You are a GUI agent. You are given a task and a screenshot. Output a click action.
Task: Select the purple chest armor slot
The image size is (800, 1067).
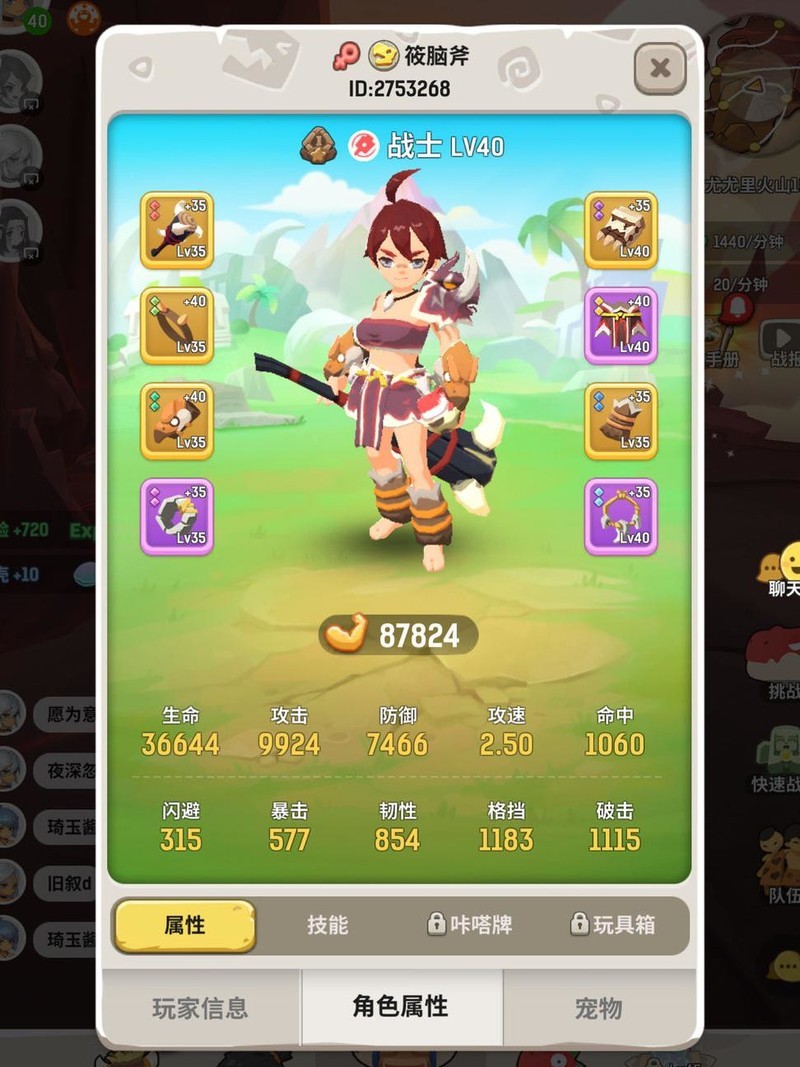(621, 326)
